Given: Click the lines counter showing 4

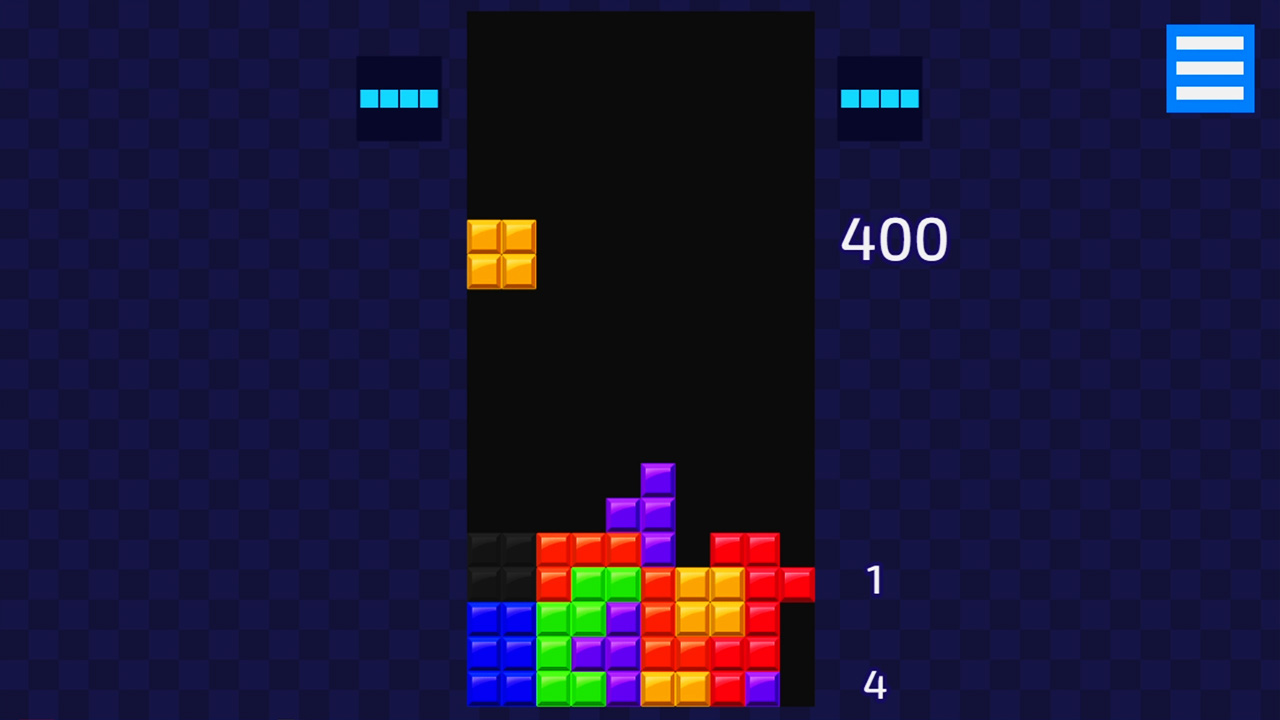Looking at the screenshot, I should point(875,684).
